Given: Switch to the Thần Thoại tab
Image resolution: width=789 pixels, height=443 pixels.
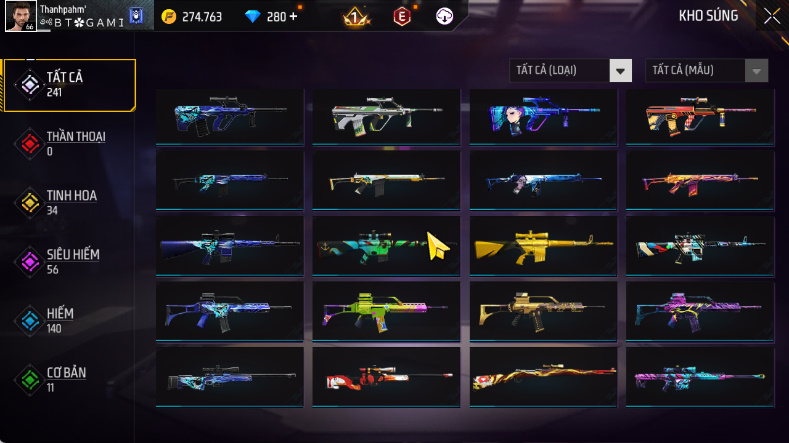Looking at the screenshot, I should point(68,143).
